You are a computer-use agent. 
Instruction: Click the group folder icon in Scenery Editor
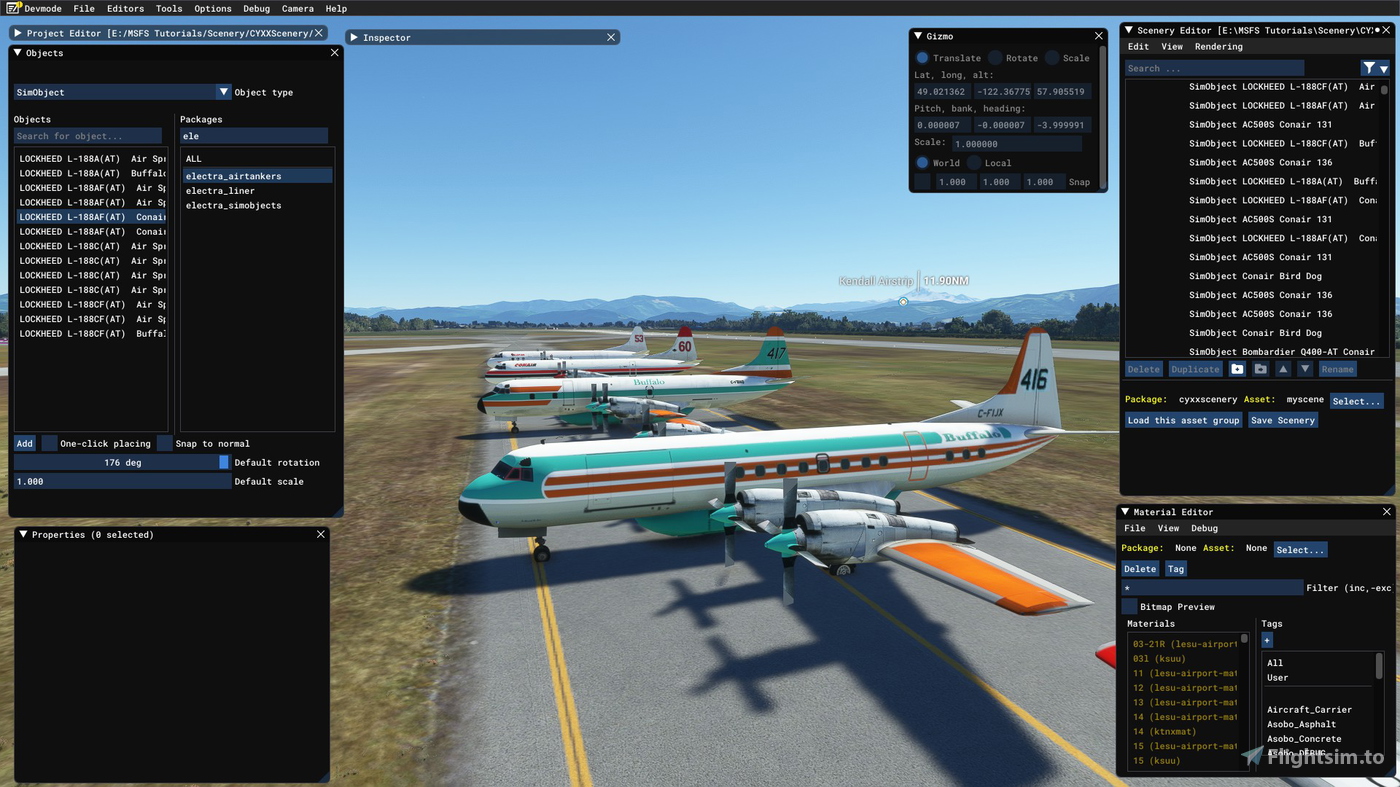point(1260,369)
